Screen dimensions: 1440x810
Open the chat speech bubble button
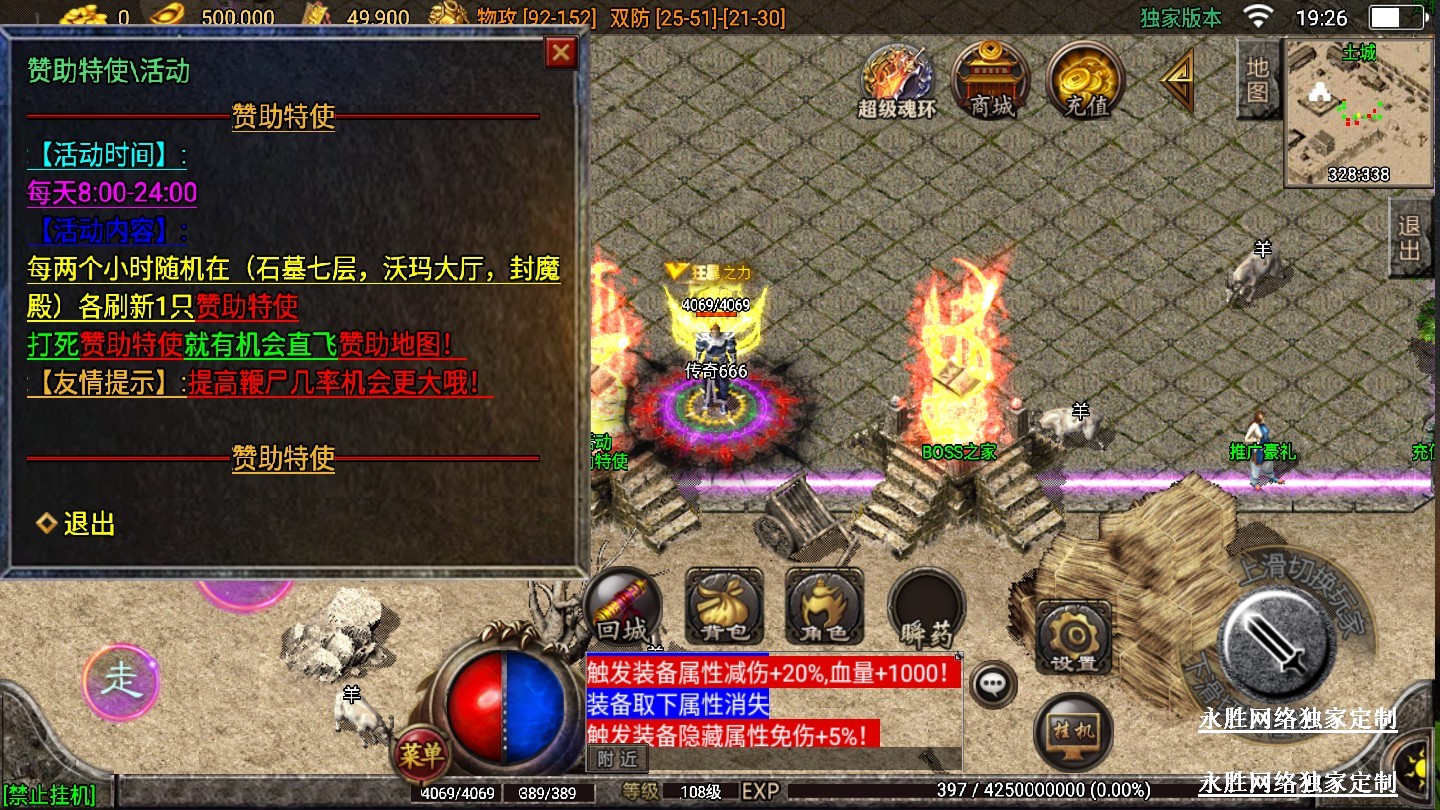coord(993,685)
